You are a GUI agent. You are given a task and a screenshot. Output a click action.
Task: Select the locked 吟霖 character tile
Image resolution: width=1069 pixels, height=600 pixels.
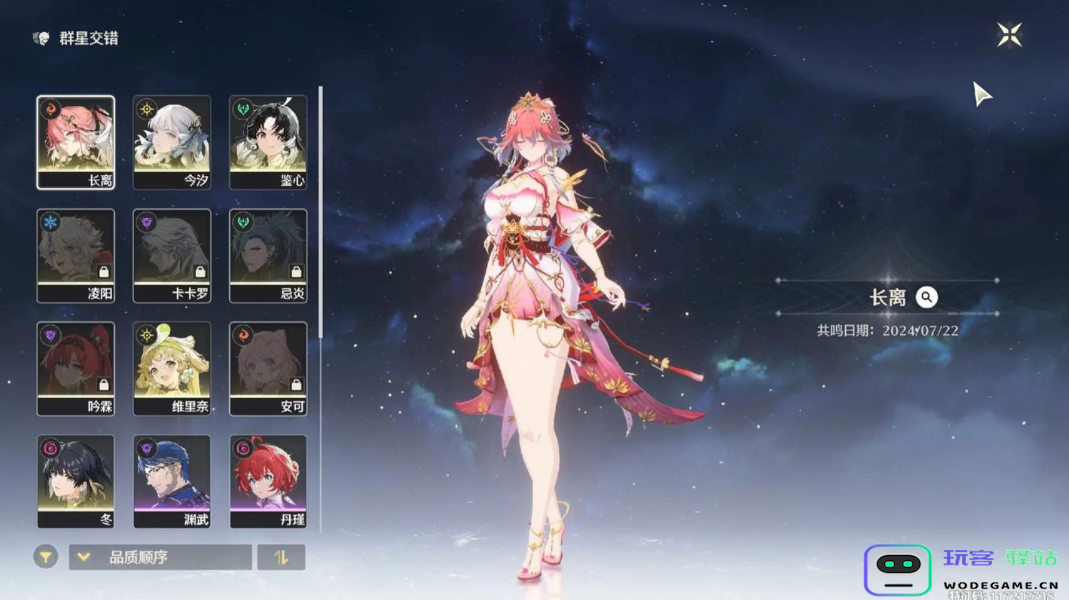76,368
